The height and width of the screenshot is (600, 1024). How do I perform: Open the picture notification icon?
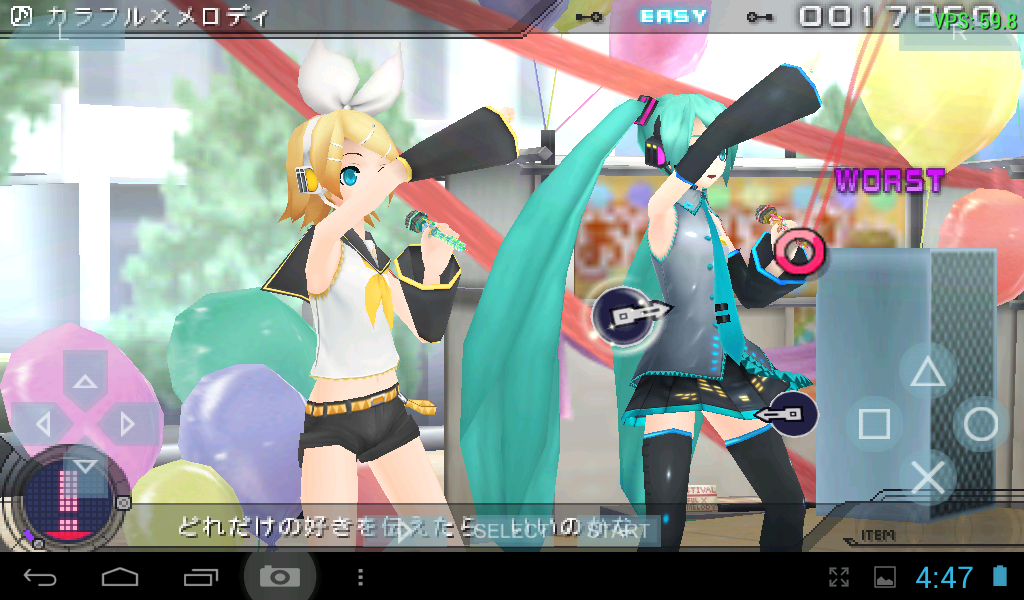pos(885,577)
